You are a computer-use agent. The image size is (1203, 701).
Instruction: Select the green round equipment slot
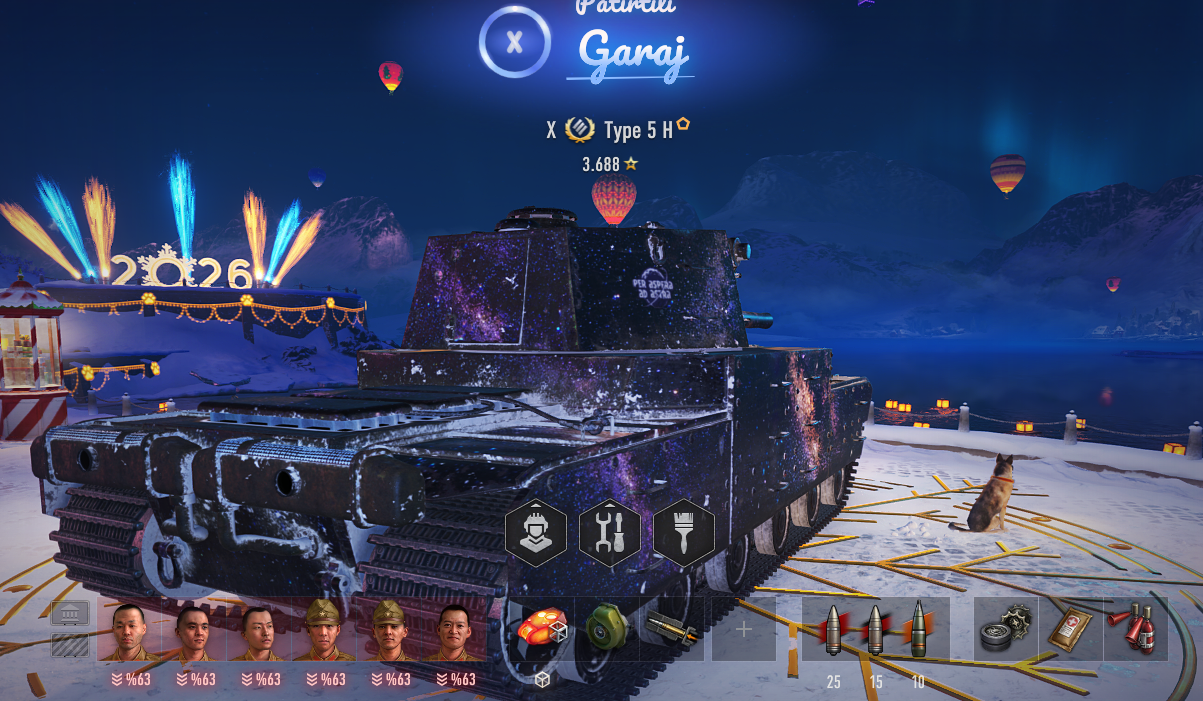(607, 630)
